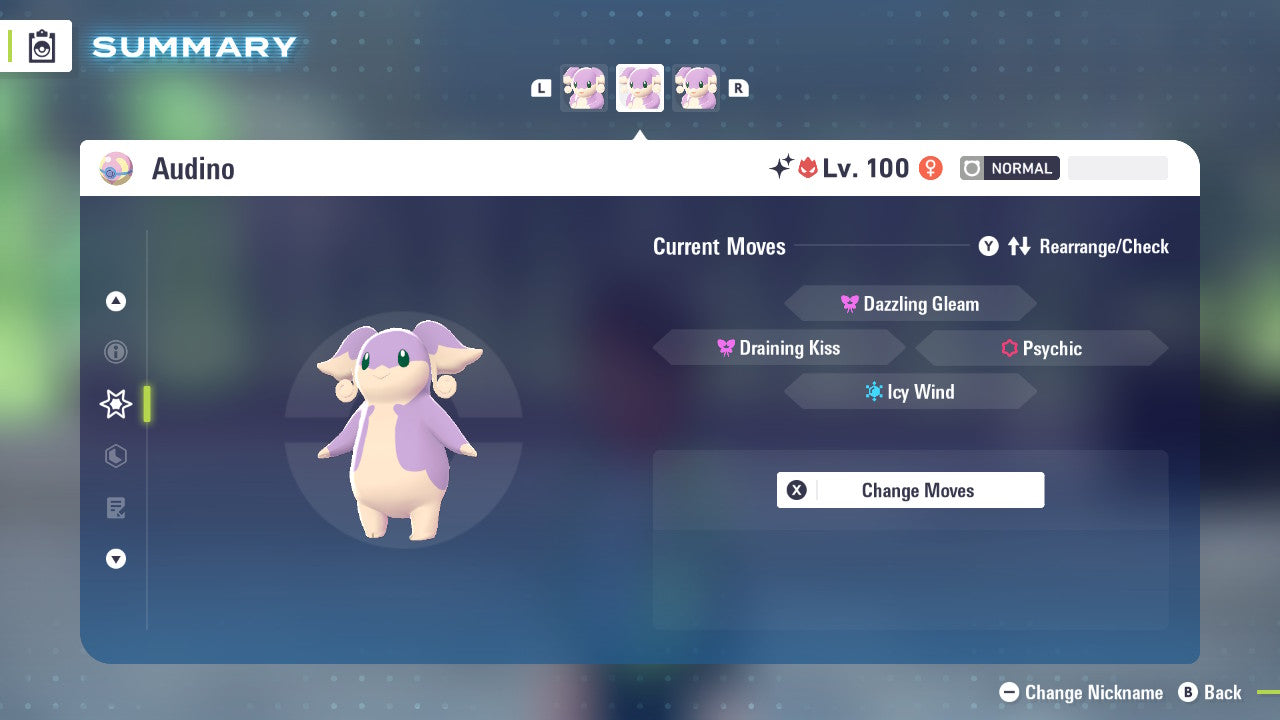This screenshot has width=1280, height=720.
Task: Click the hexagon memories icon in sidebar
Action: tap(115, 456)
